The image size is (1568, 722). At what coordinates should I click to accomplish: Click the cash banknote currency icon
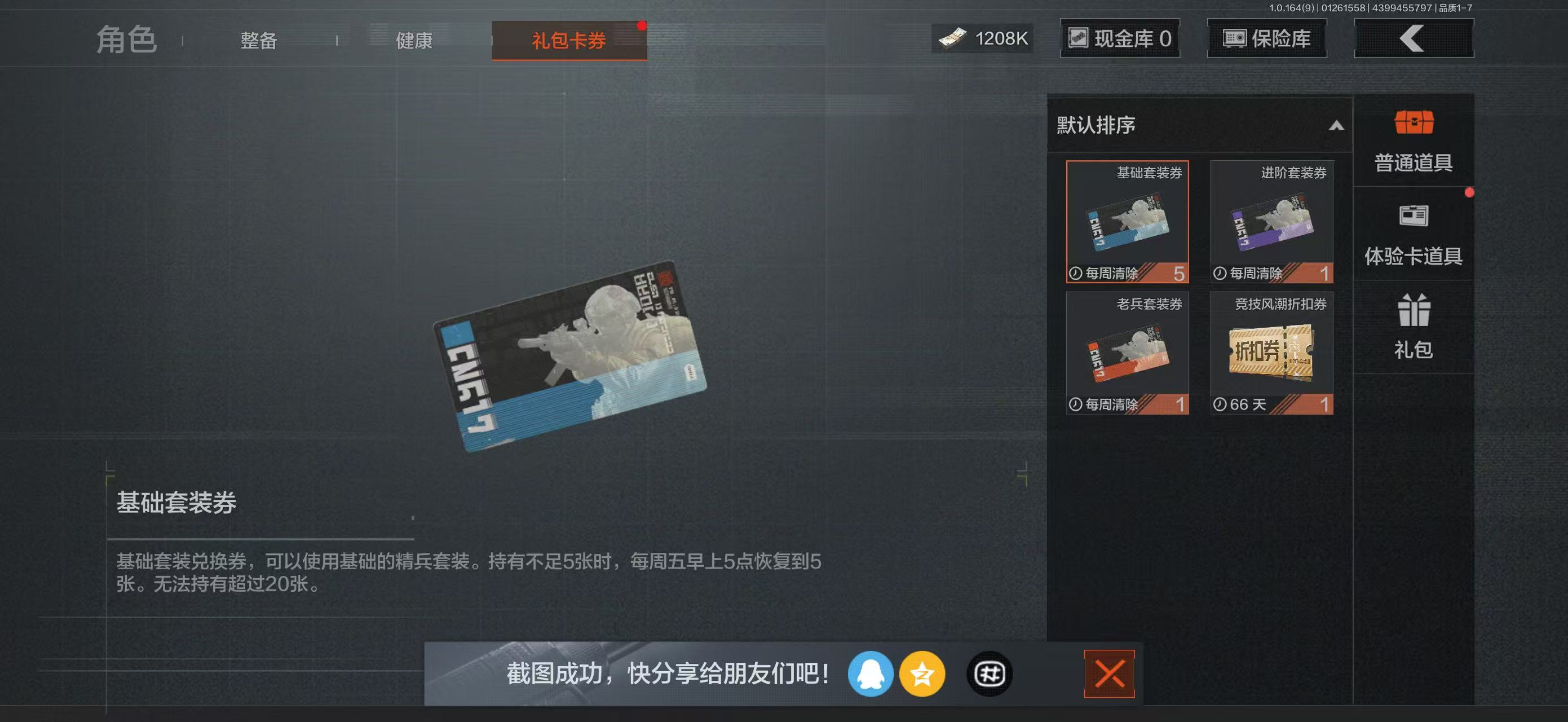[x=951, y=38]
